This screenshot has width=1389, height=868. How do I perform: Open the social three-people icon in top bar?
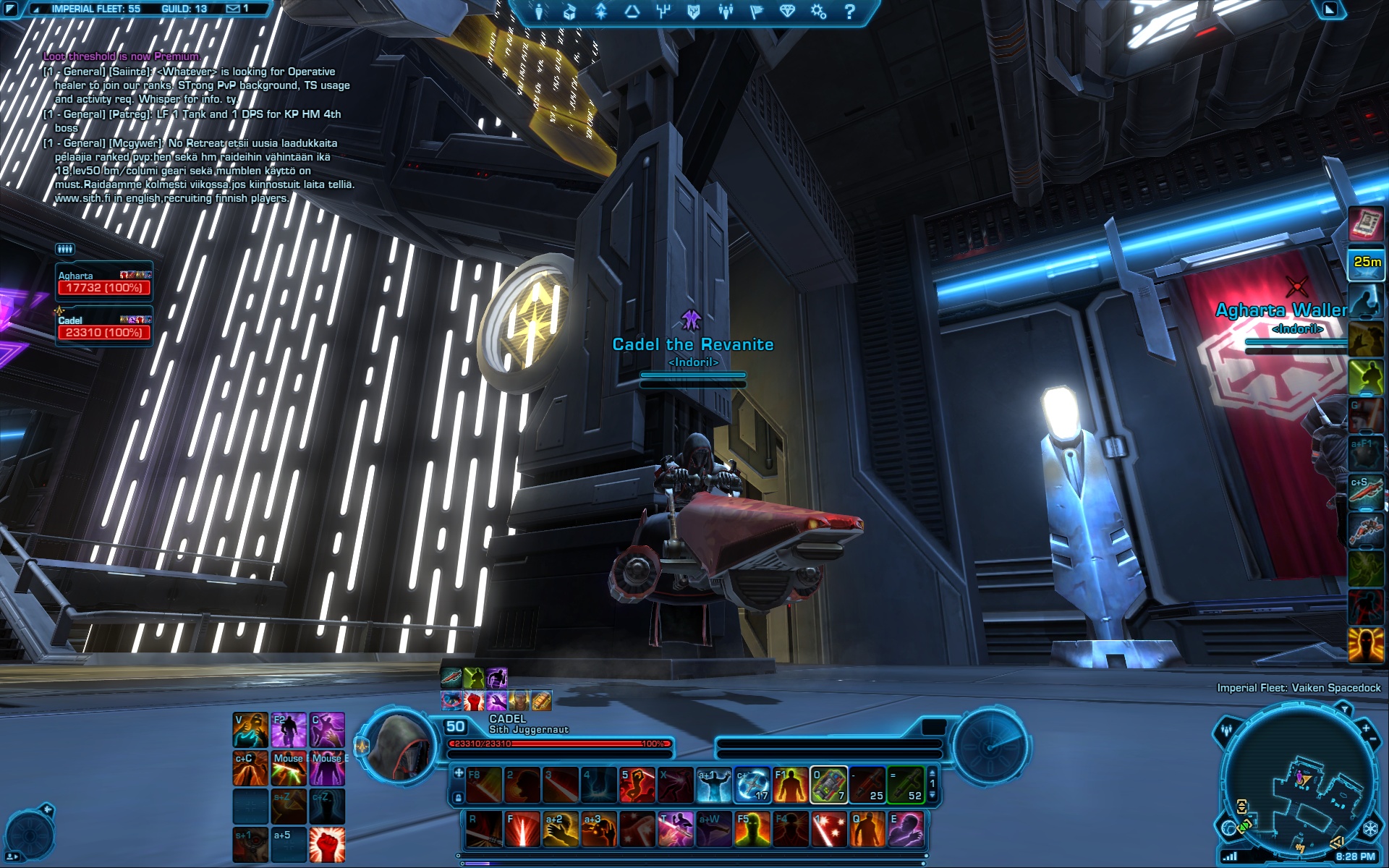click(725, 11)
